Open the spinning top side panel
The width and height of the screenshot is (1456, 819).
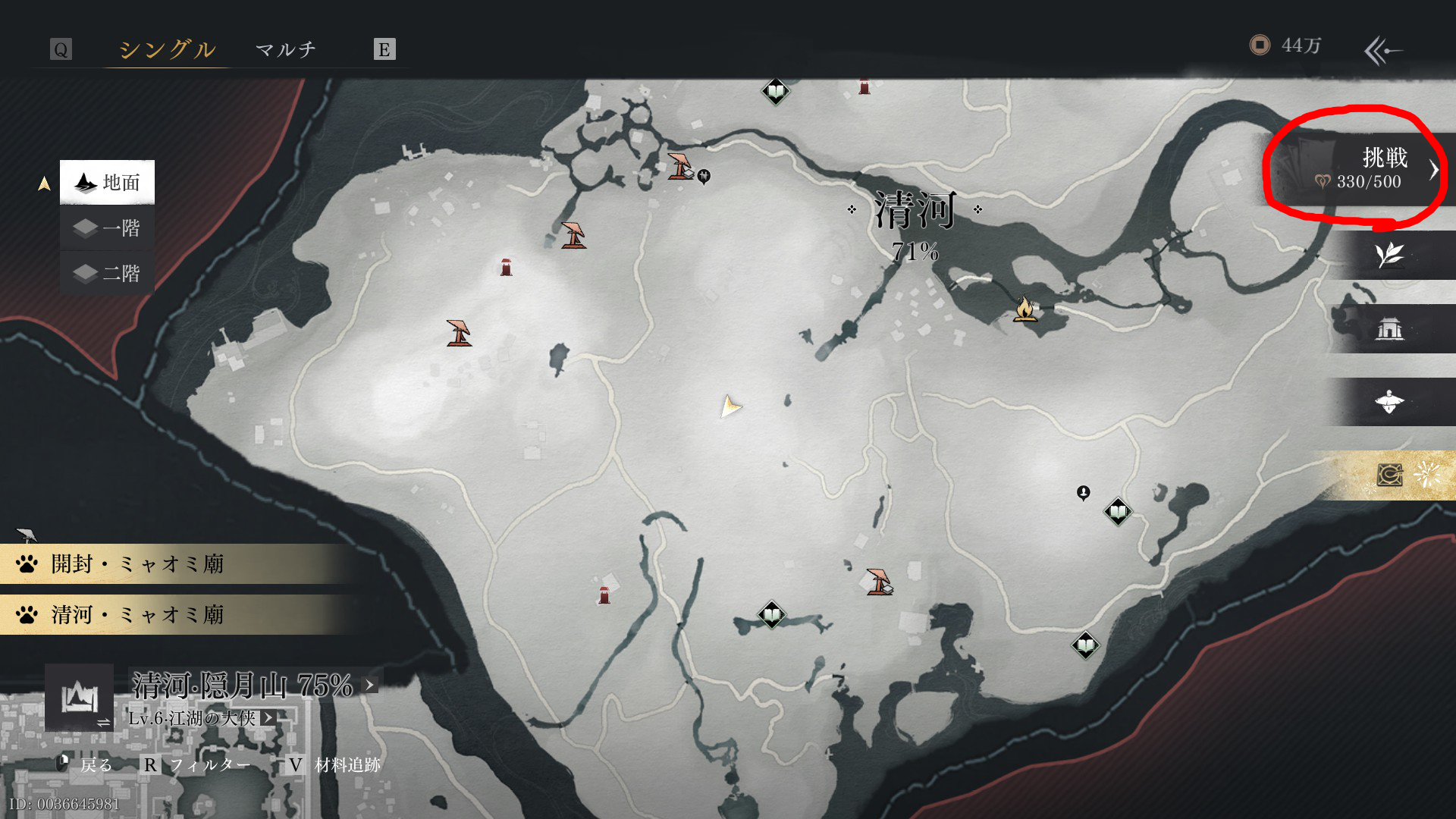tap(1389, 402)
